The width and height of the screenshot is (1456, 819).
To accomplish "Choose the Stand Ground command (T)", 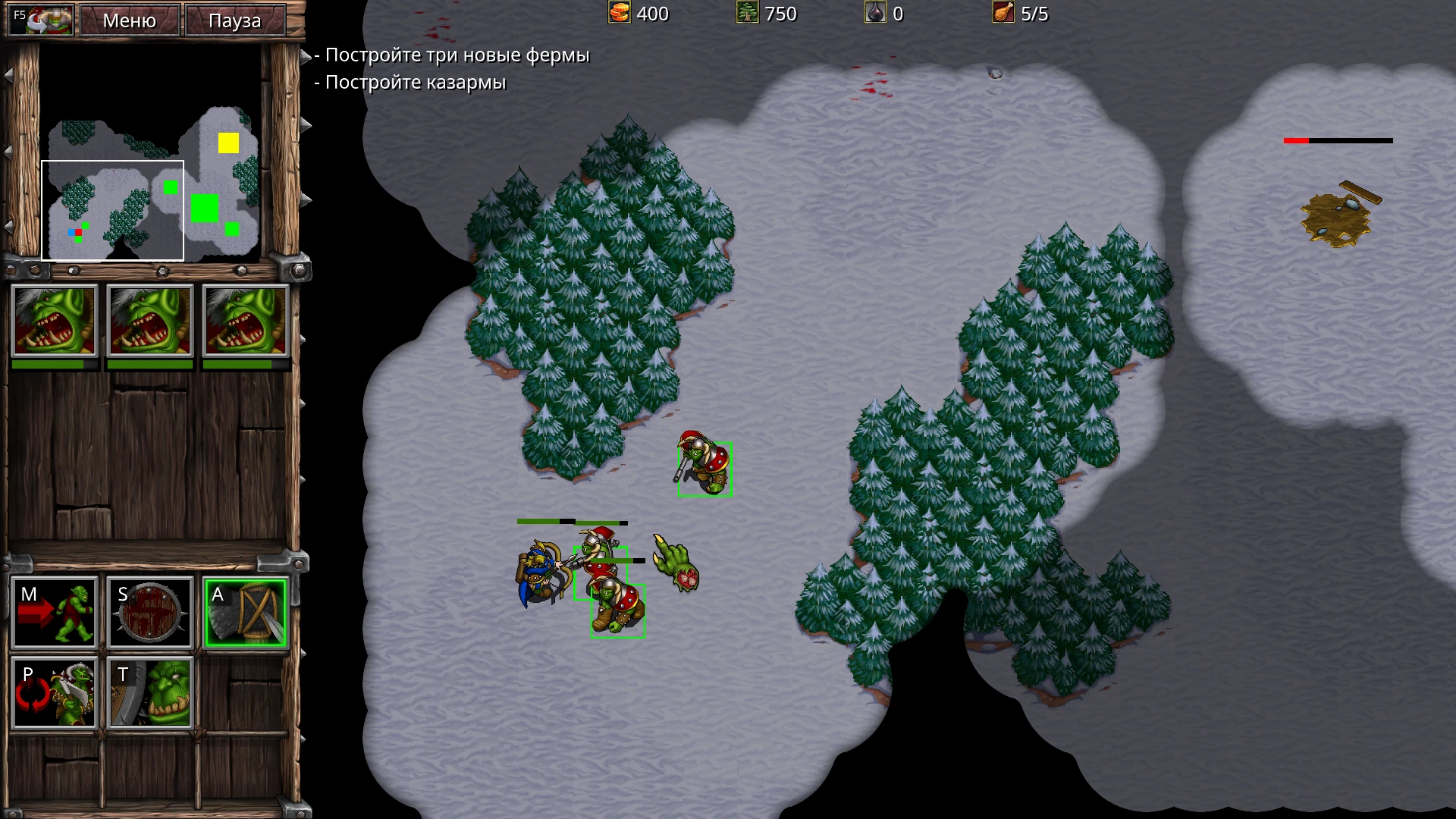I will pos(149,693).
